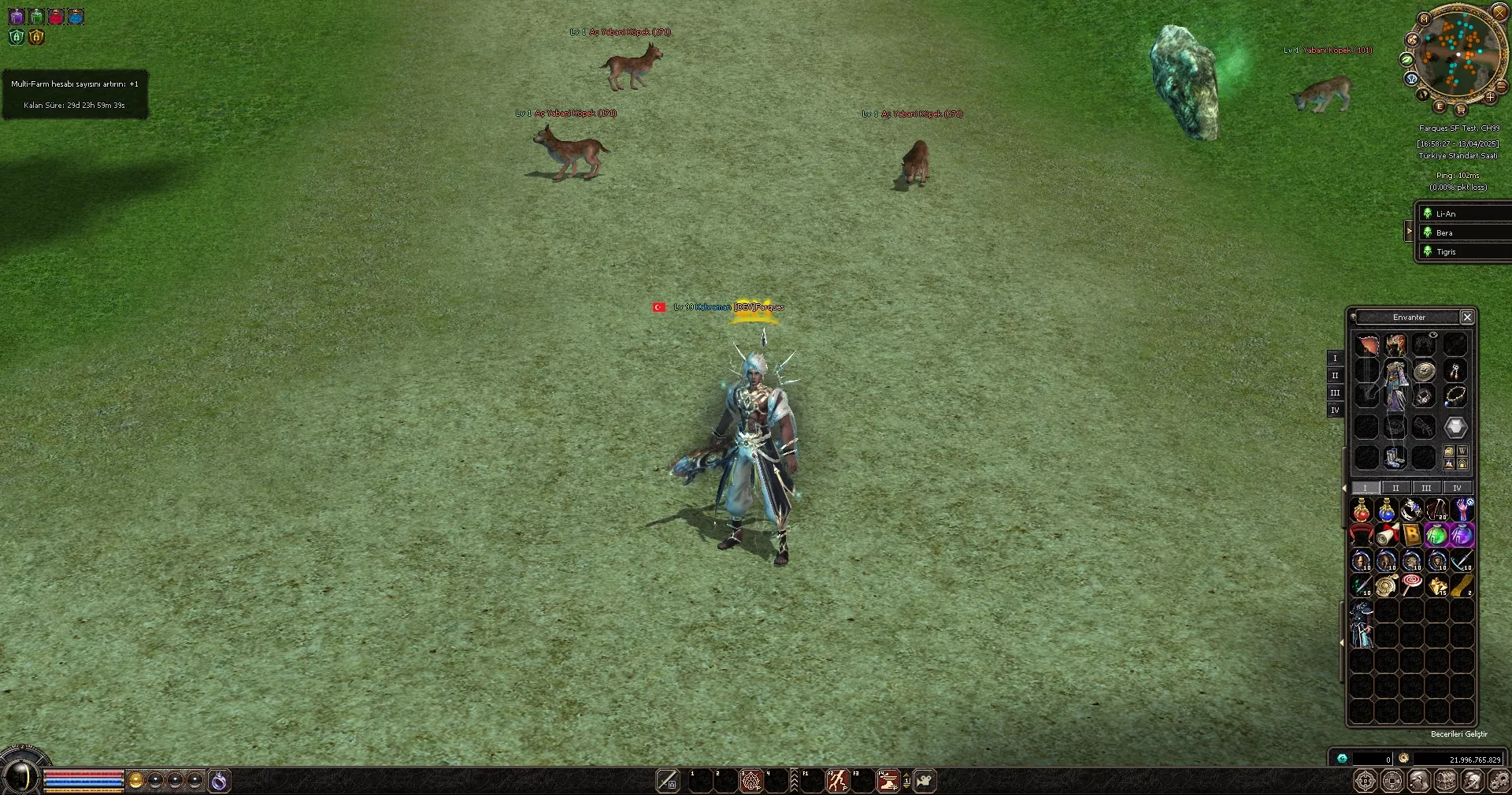Viewport: 1512px width, 795px height.
Task: Click the Becerileri Geliştir button
Action: tap(1459, 734)
